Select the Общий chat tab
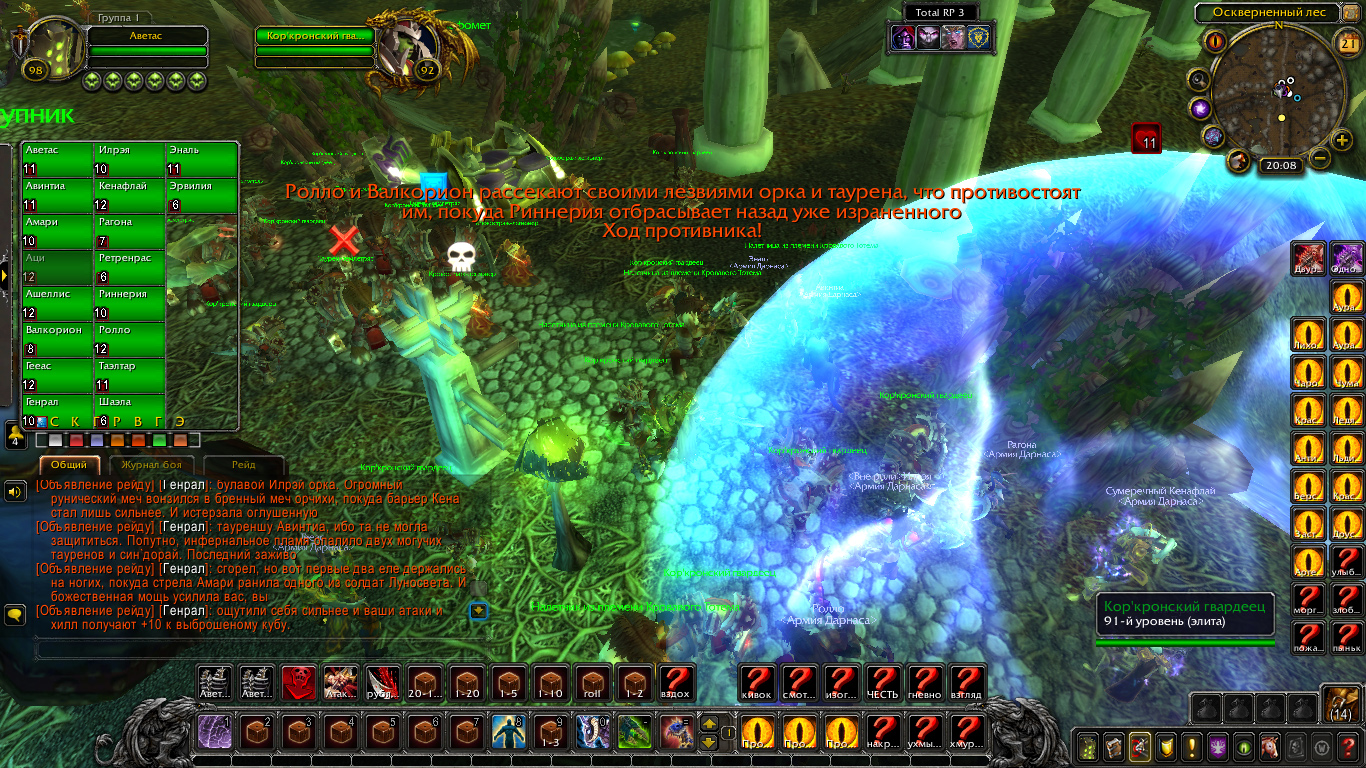 (x=69, y=465)
